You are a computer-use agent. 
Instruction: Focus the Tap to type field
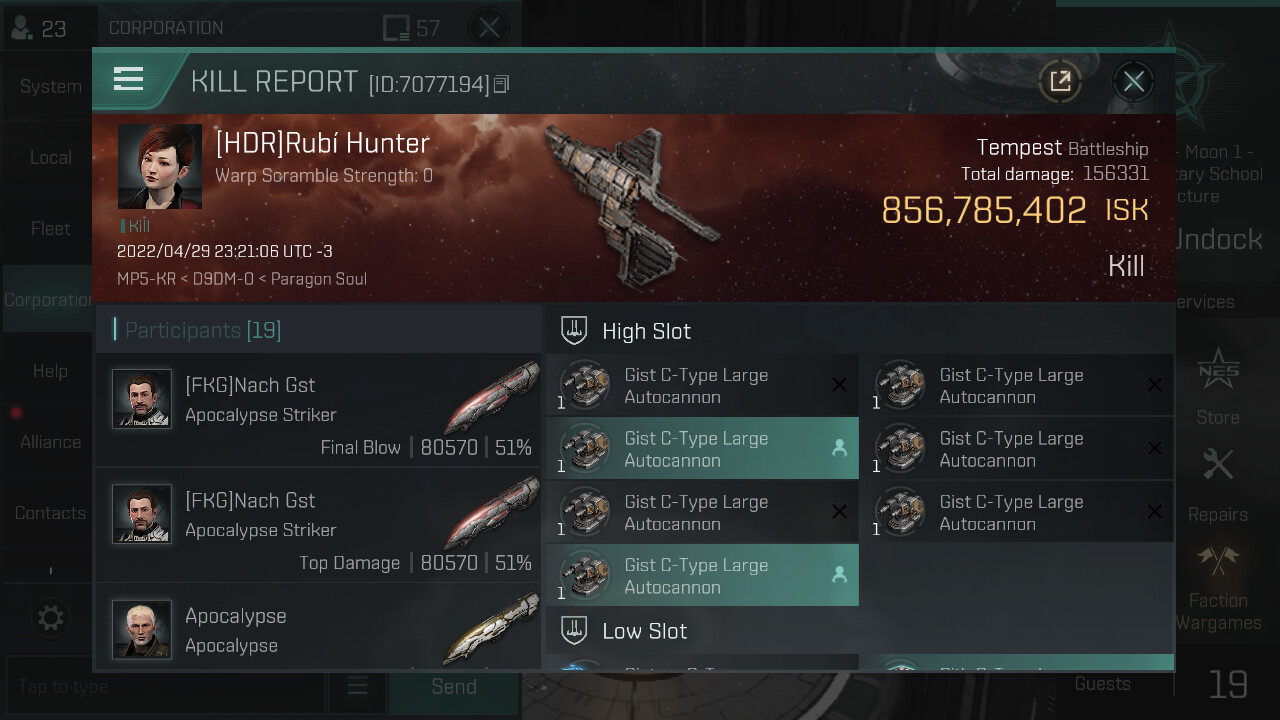pos(165,687)
